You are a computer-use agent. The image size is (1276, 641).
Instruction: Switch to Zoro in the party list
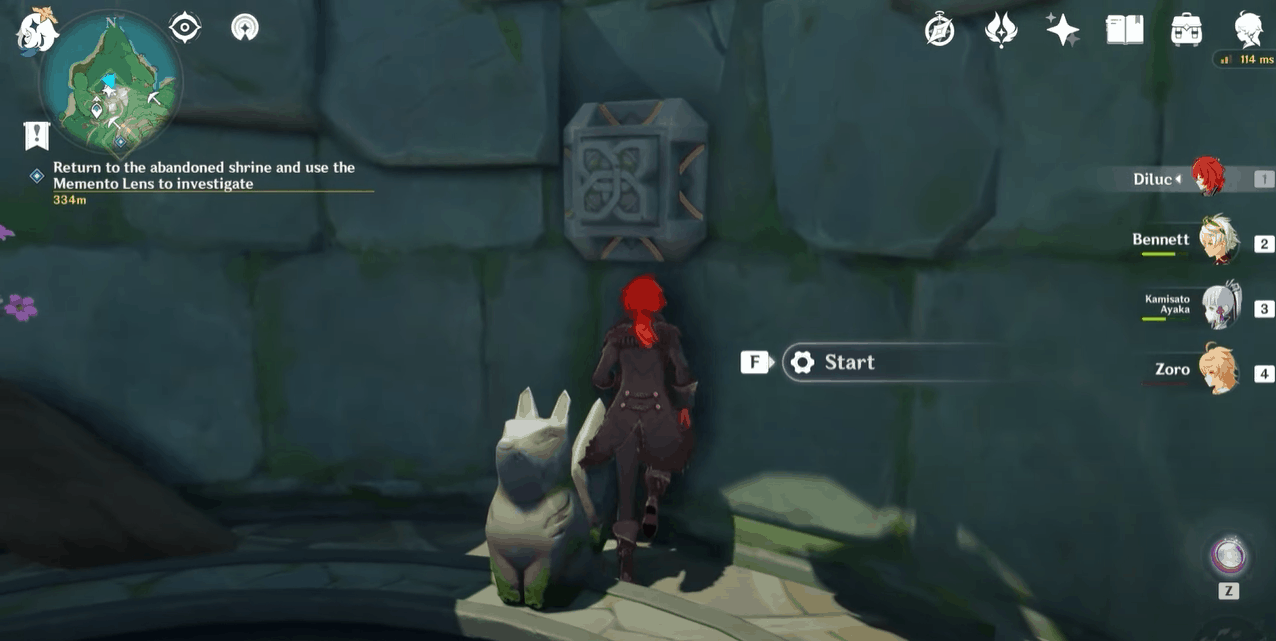click(x=1216, y=372)
